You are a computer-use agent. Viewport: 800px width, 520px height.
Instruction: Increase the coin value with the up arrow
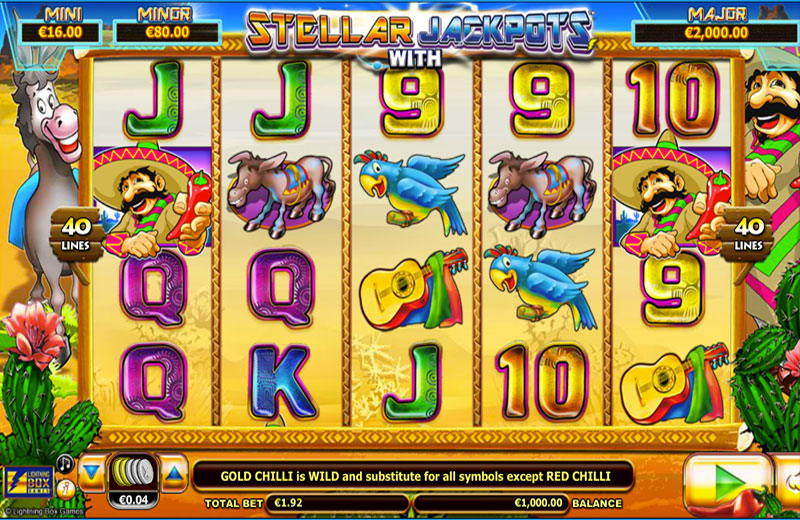coord(174,471)
